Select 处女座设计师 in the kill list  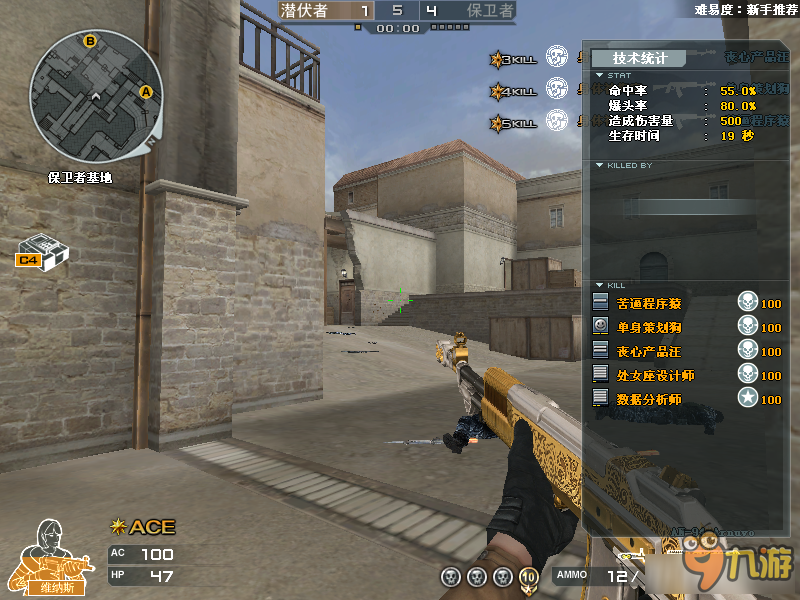point(655,375)
